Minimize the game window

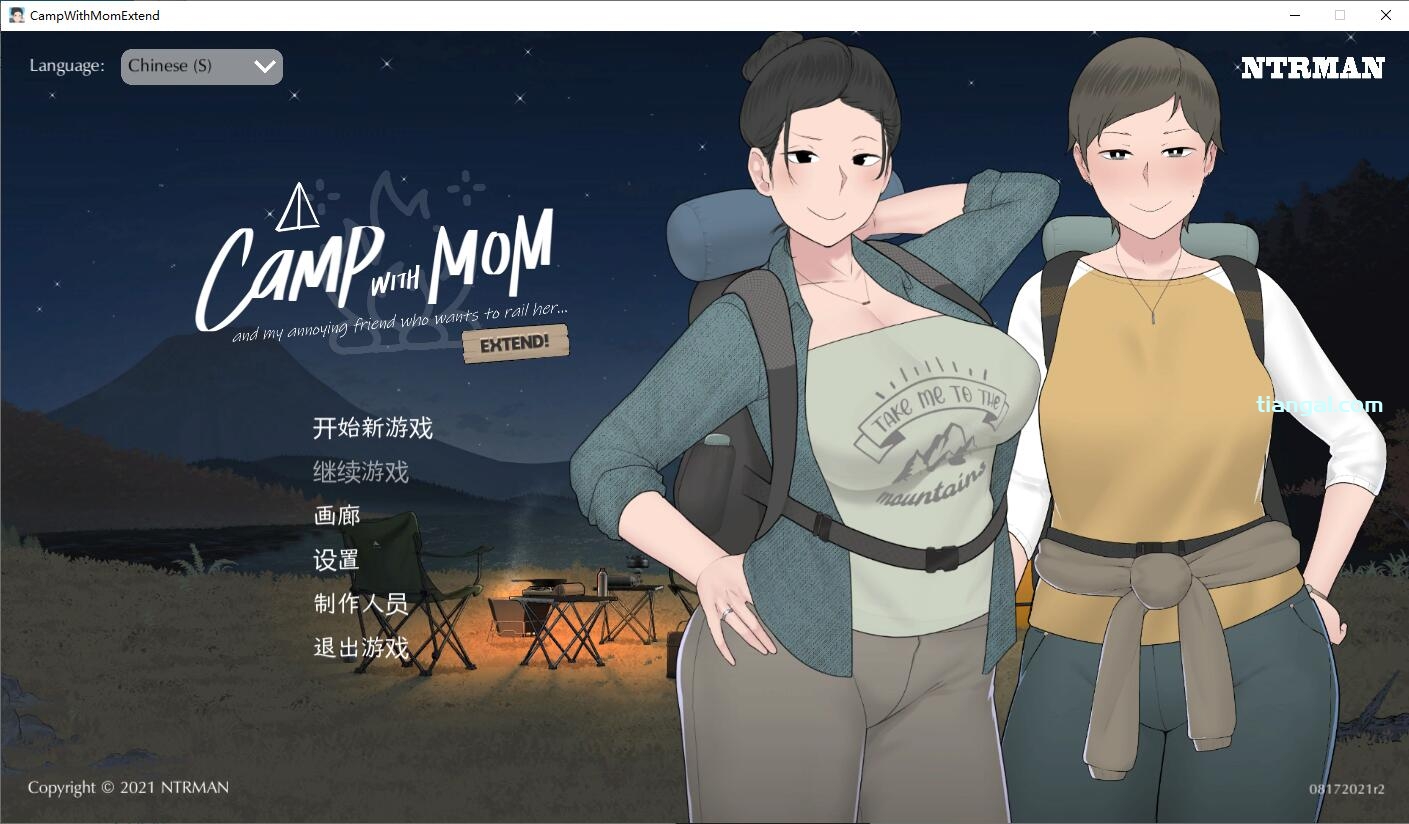tap(1293, 15)
